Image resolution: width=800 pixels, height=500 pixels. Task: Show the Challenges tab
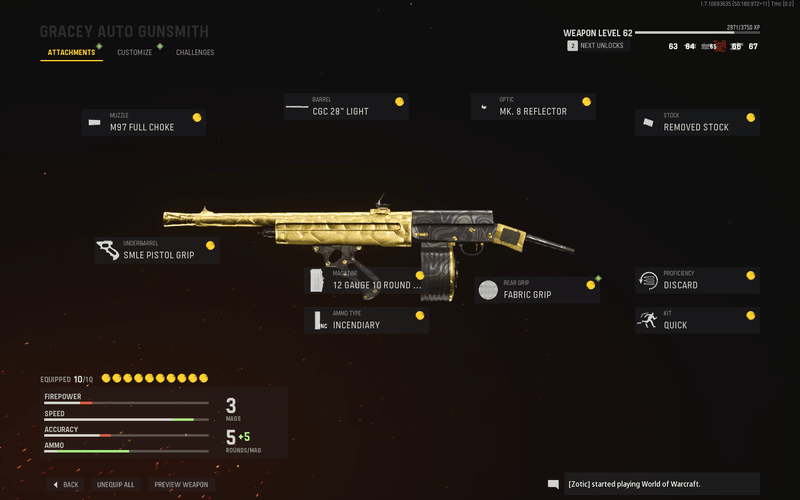coord(195,52)
